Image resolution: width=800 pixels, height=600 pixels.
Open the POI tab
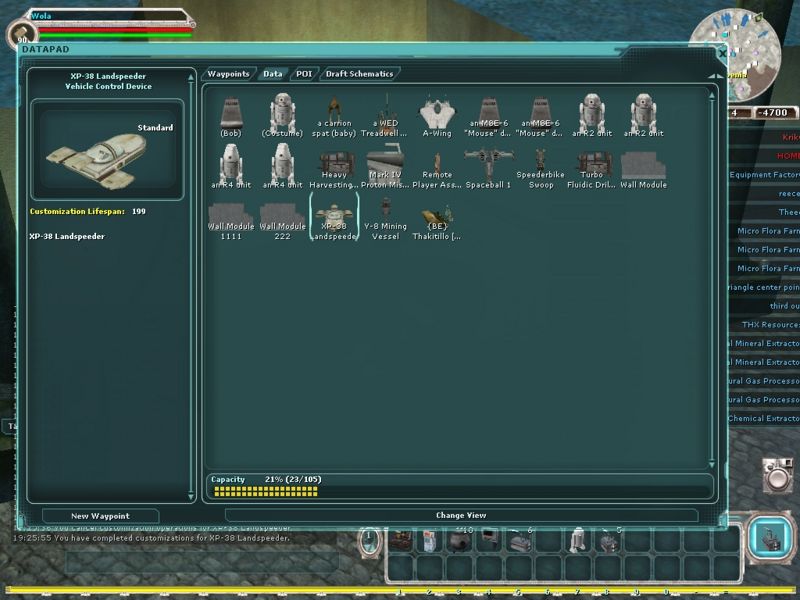point(304,74)
